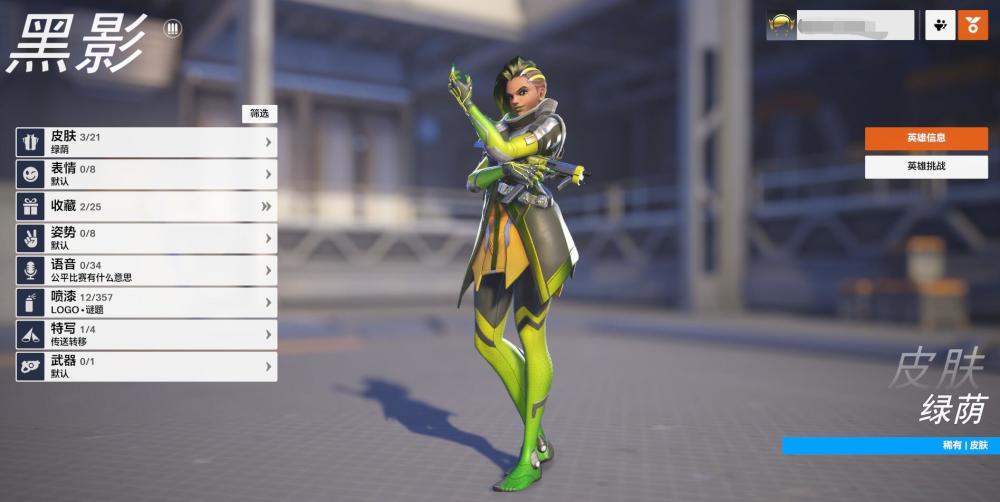The height and width of the screenshot is (502, 1000).
Task: Open the 语音 (Voice Lines) row
Action: (x=146, y=270)
